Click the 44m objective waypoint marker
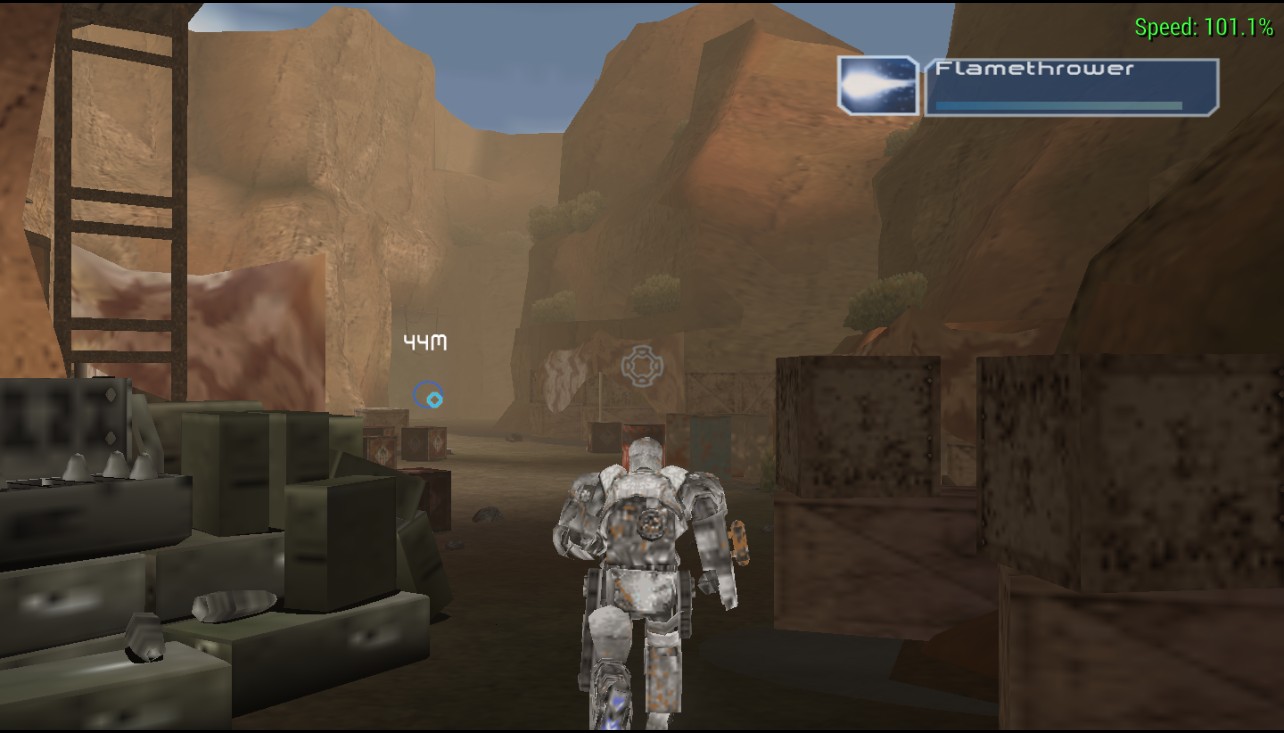Image resolution: width=1284 pixels, height=733 pixels. point(429,396)
